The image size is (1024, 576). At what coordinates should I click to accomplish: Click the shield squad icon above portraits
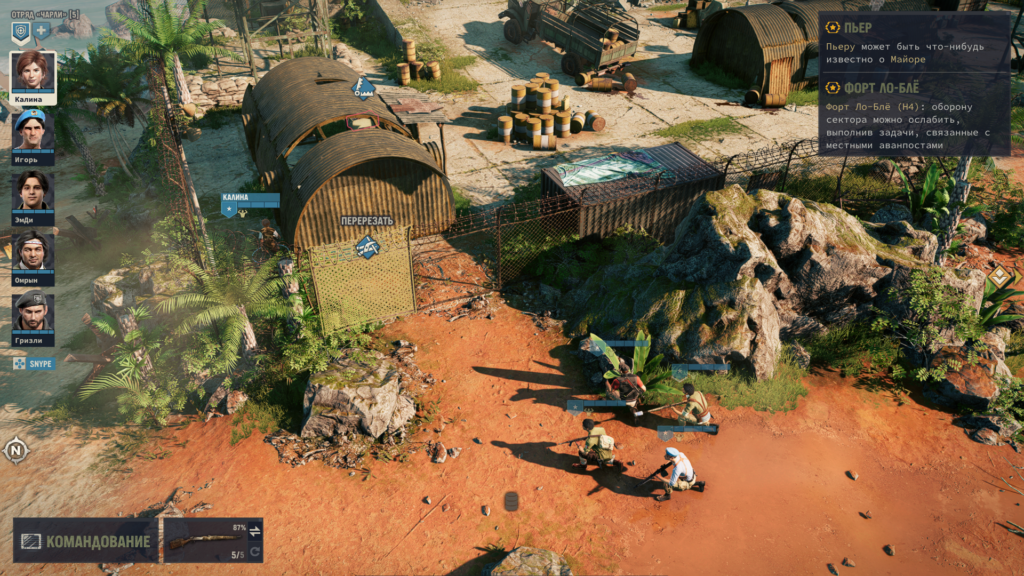point(20,31)
